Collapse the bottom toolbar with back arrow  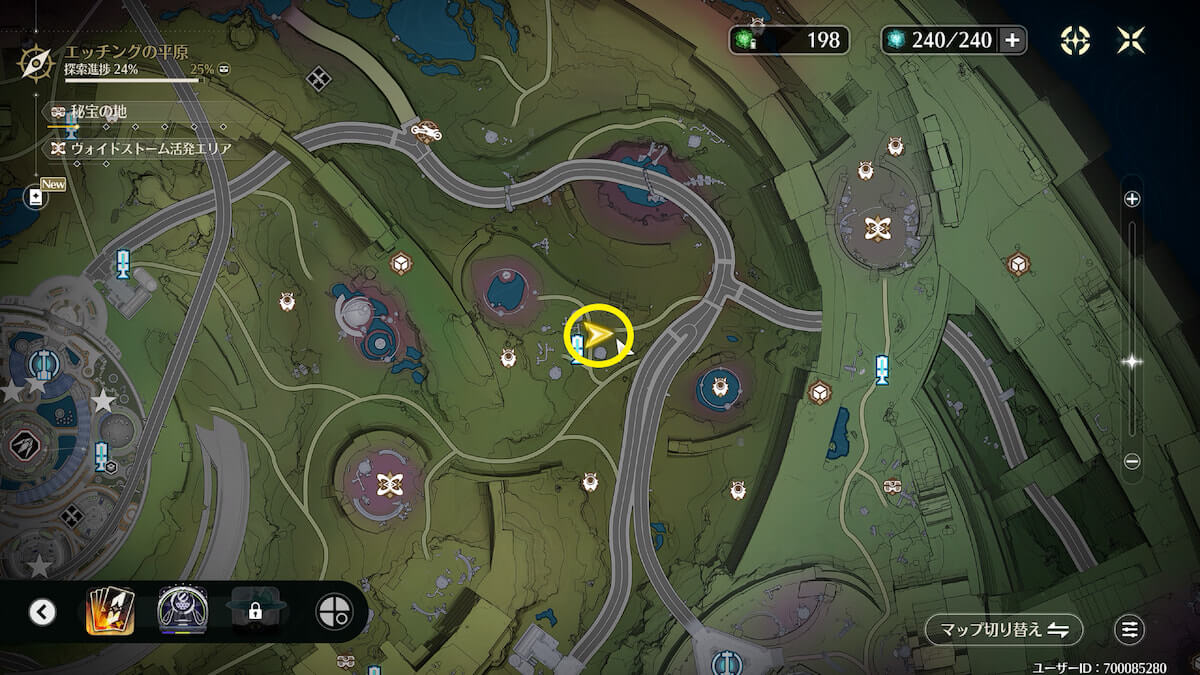[x=42, y=611]
